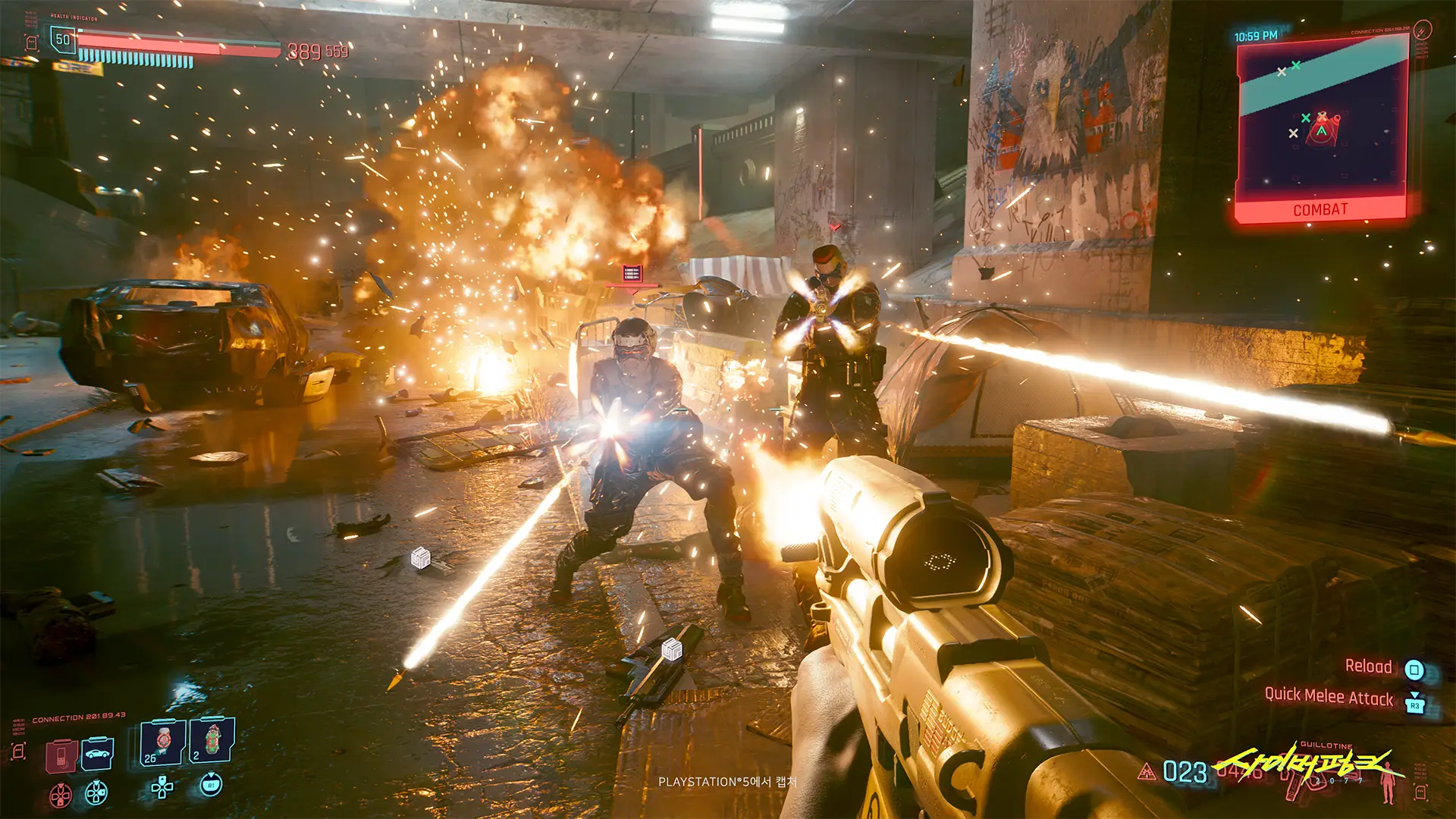Image resolution: width=1456 pixels, height=819 pixels.
Task: Click the hazard warning triangle near ammo counter
Action: click(x=1147, y=773)
